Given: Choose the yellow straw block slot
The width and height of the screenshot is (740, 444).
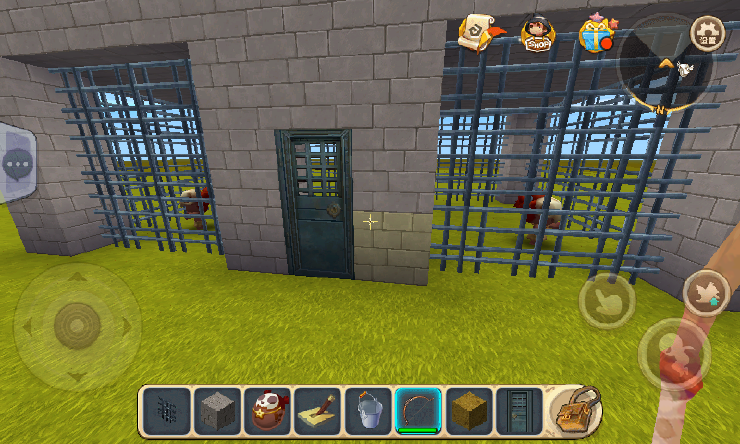Looking at the screenshot, I should pyautogui.click(x=469, y=410).
